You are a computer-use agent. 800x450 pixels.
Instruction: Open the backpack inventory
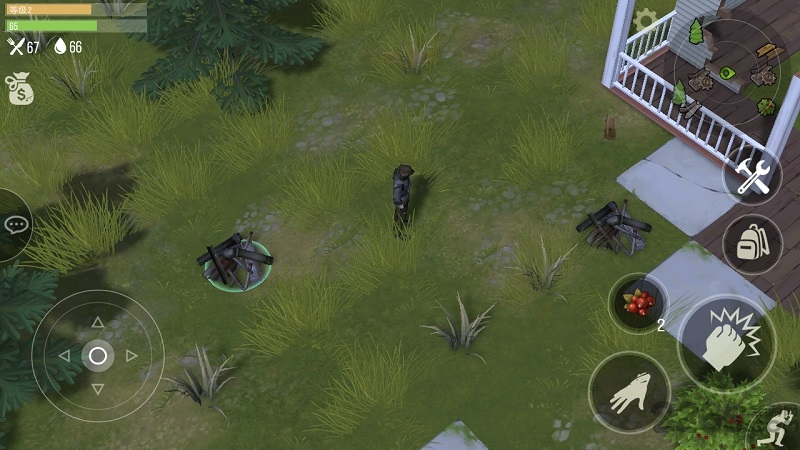[x=751, y=243]
